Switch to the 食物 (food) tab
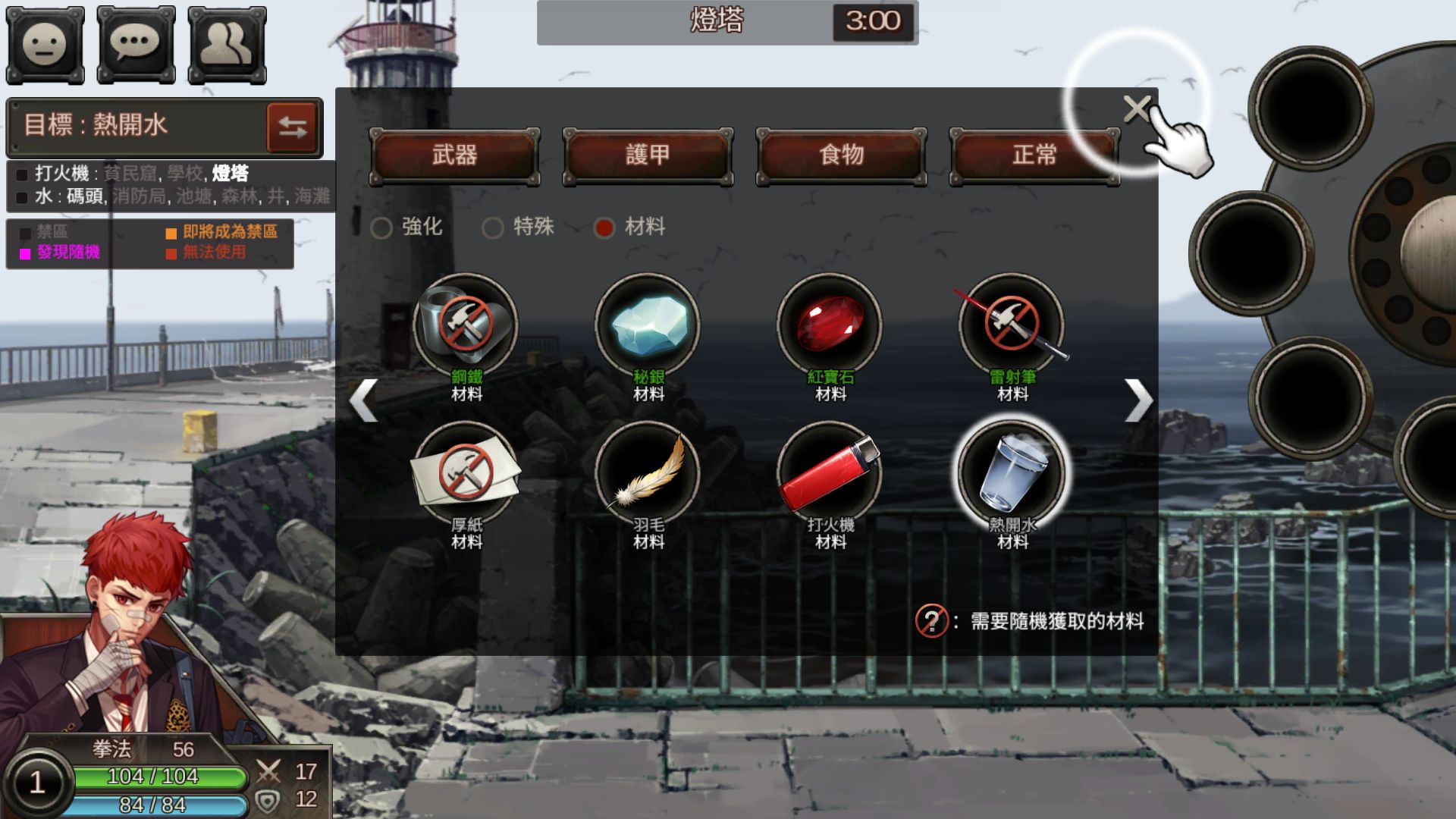The width and height of the screenshot is (1456, 819). pyautogui.click(x=840, y=154)
